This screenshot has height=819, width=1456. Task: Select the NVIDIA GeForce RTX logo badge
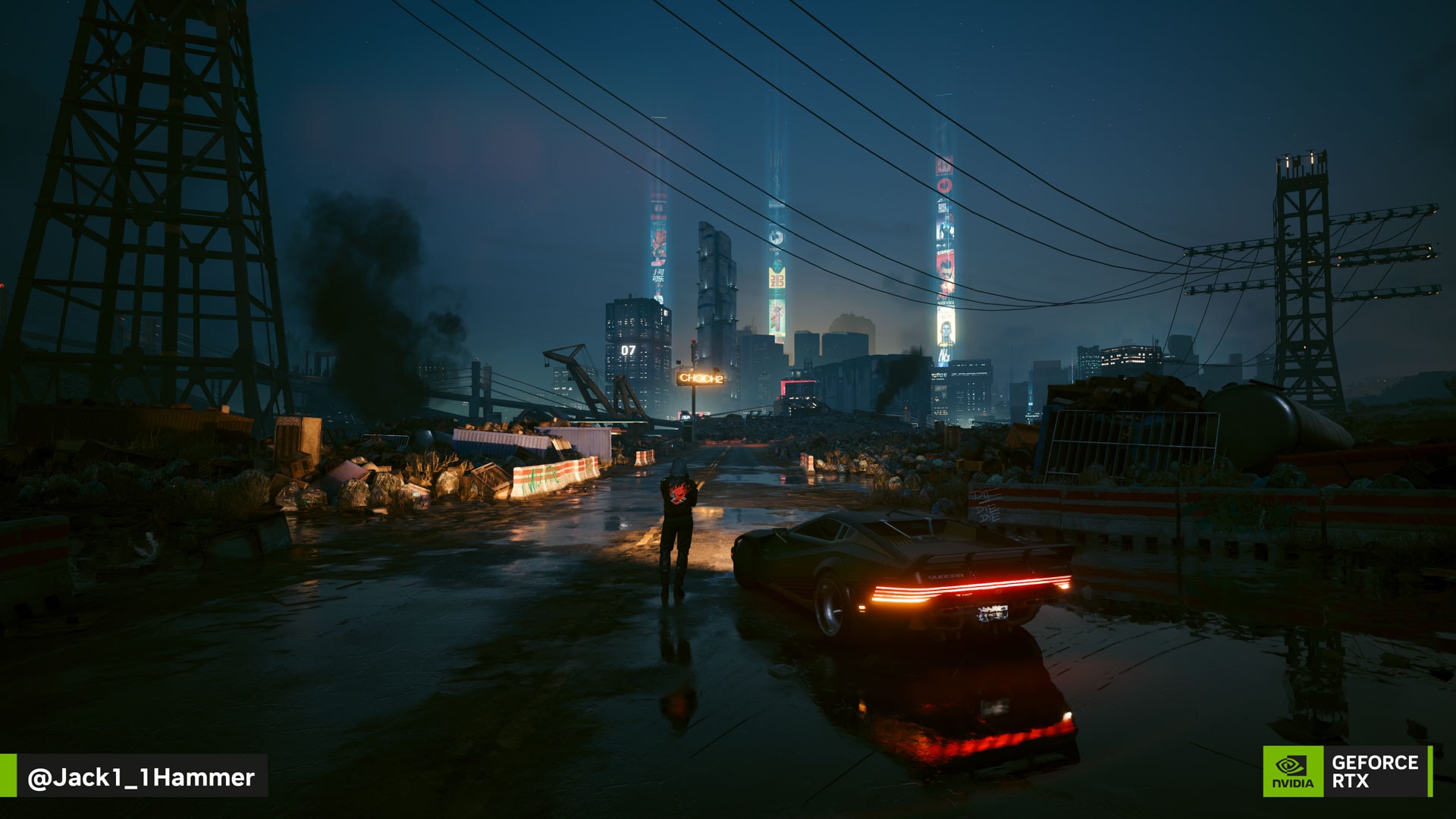coord(1347,771)
